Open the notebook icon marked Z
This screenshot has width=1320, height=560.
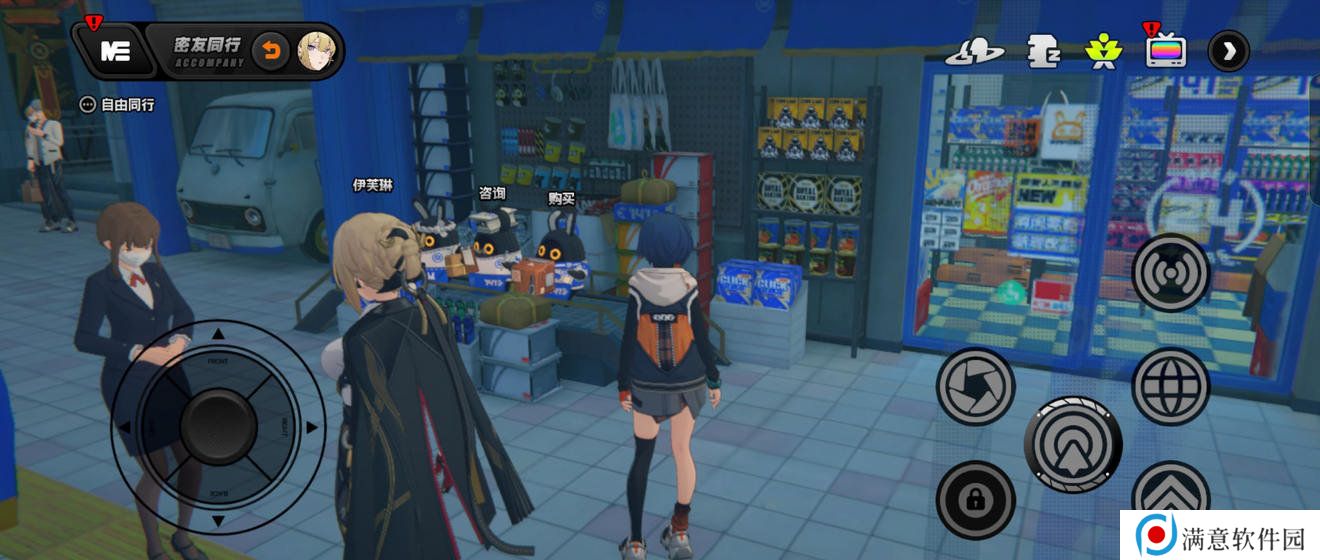(1043, 51)
